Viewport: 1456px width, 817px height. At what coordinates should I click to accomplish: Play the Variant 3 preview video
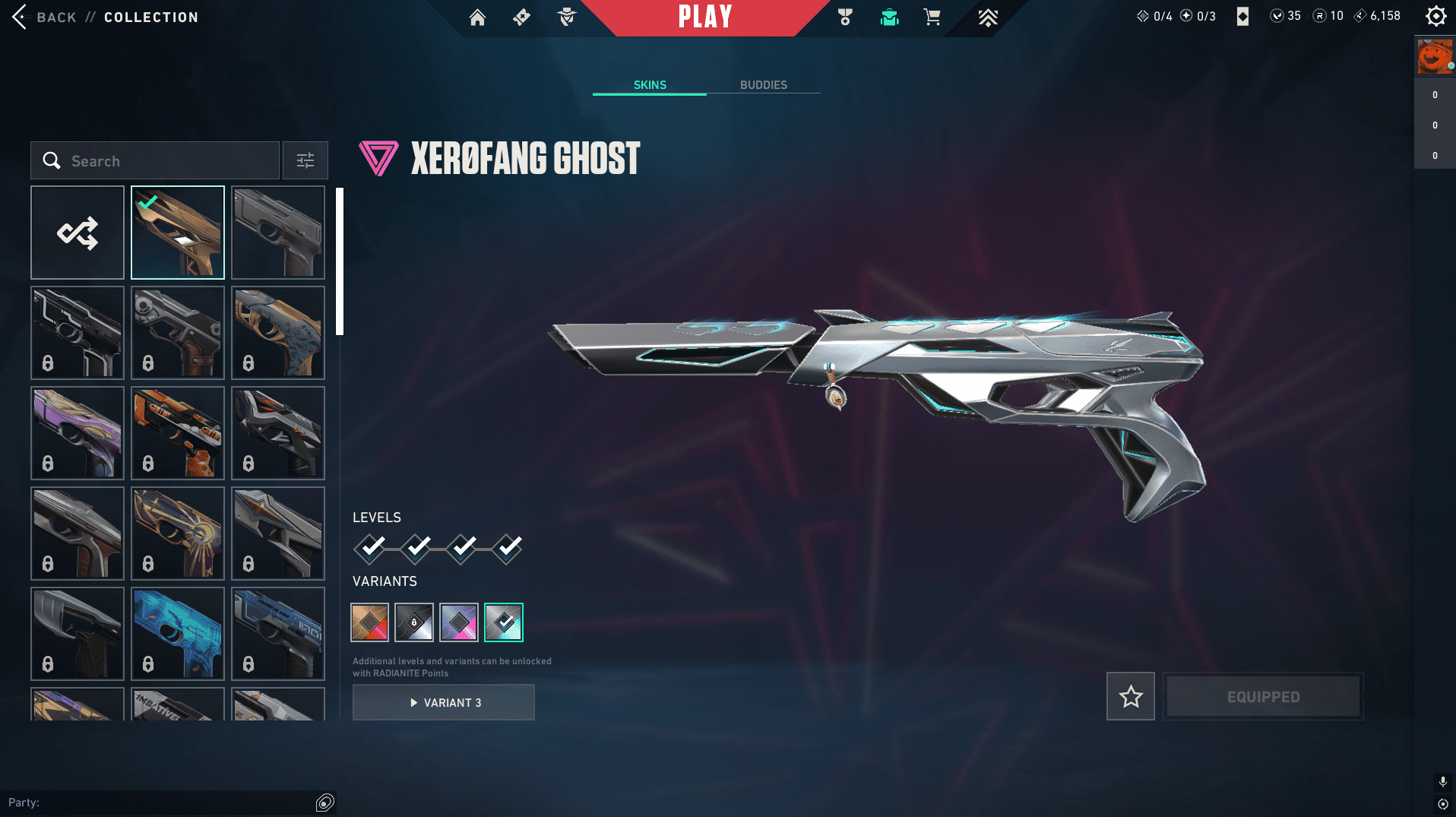(x=444, y=702)
